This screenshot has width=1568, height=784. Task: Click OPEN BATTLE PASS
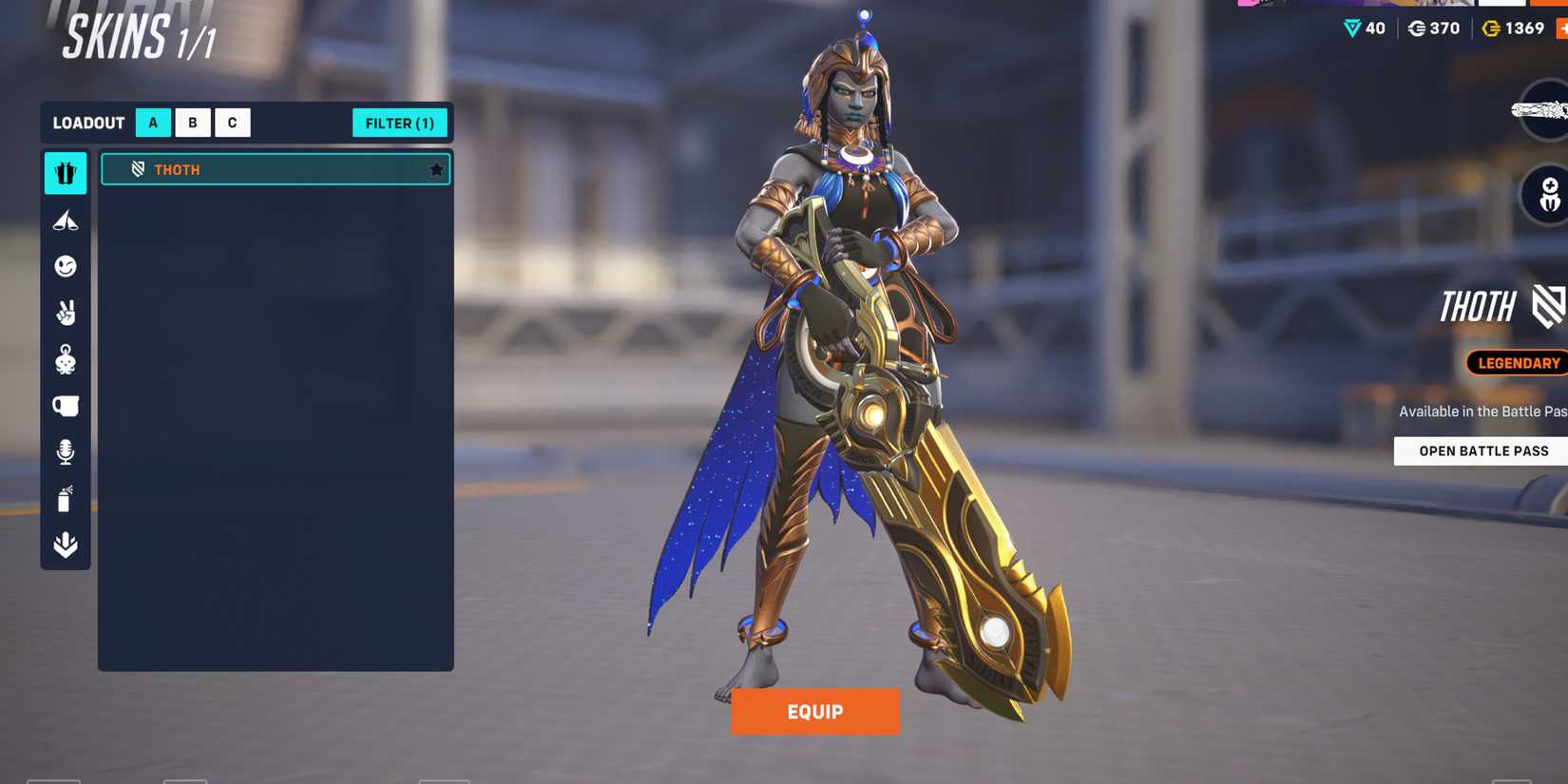tap(1481, 450)
